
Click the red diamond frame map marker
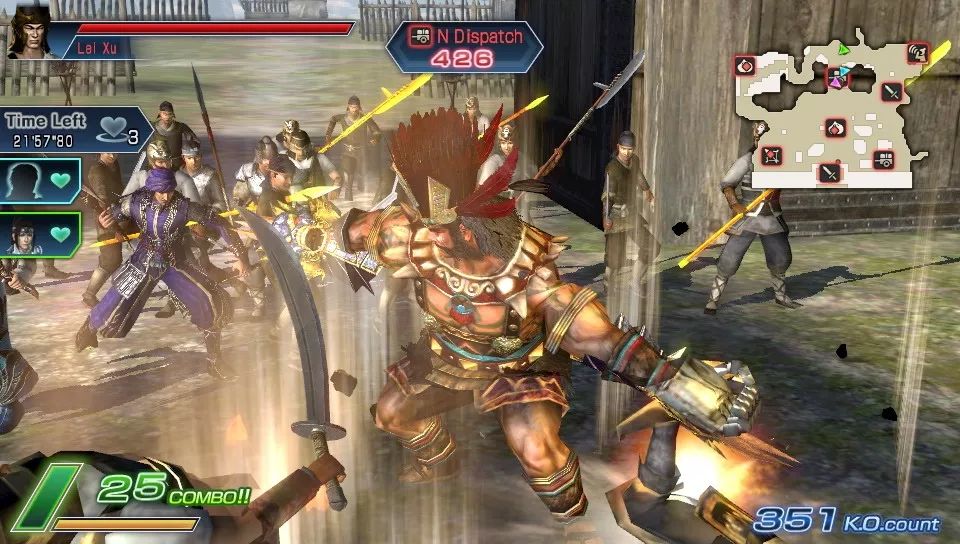[x=771, y=156]
